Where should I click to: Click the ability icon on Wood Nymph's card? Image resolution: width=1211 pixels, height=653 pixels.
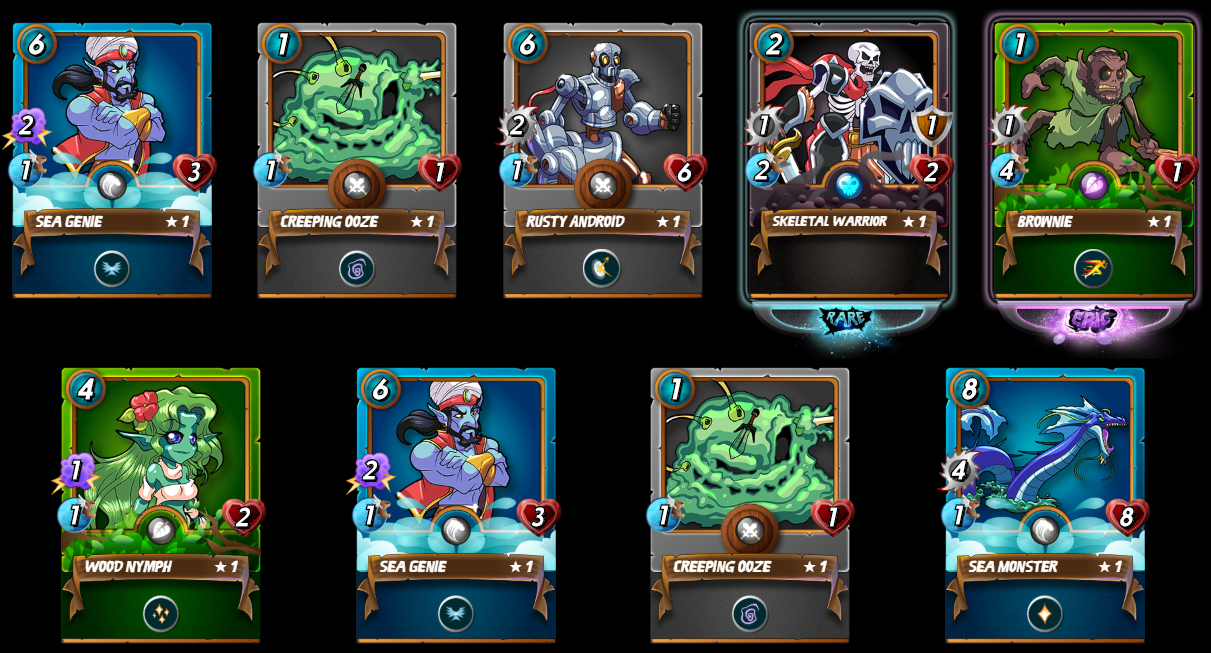tap(160, 613)
